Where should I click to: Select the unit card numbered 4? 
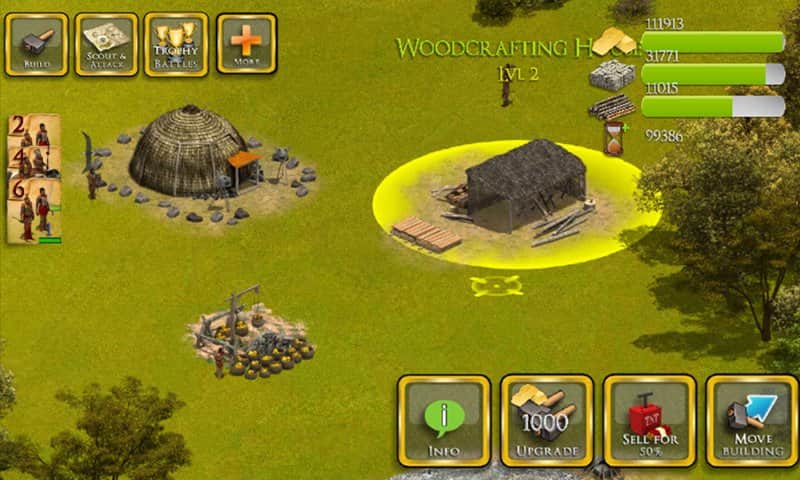click(33, 161)
